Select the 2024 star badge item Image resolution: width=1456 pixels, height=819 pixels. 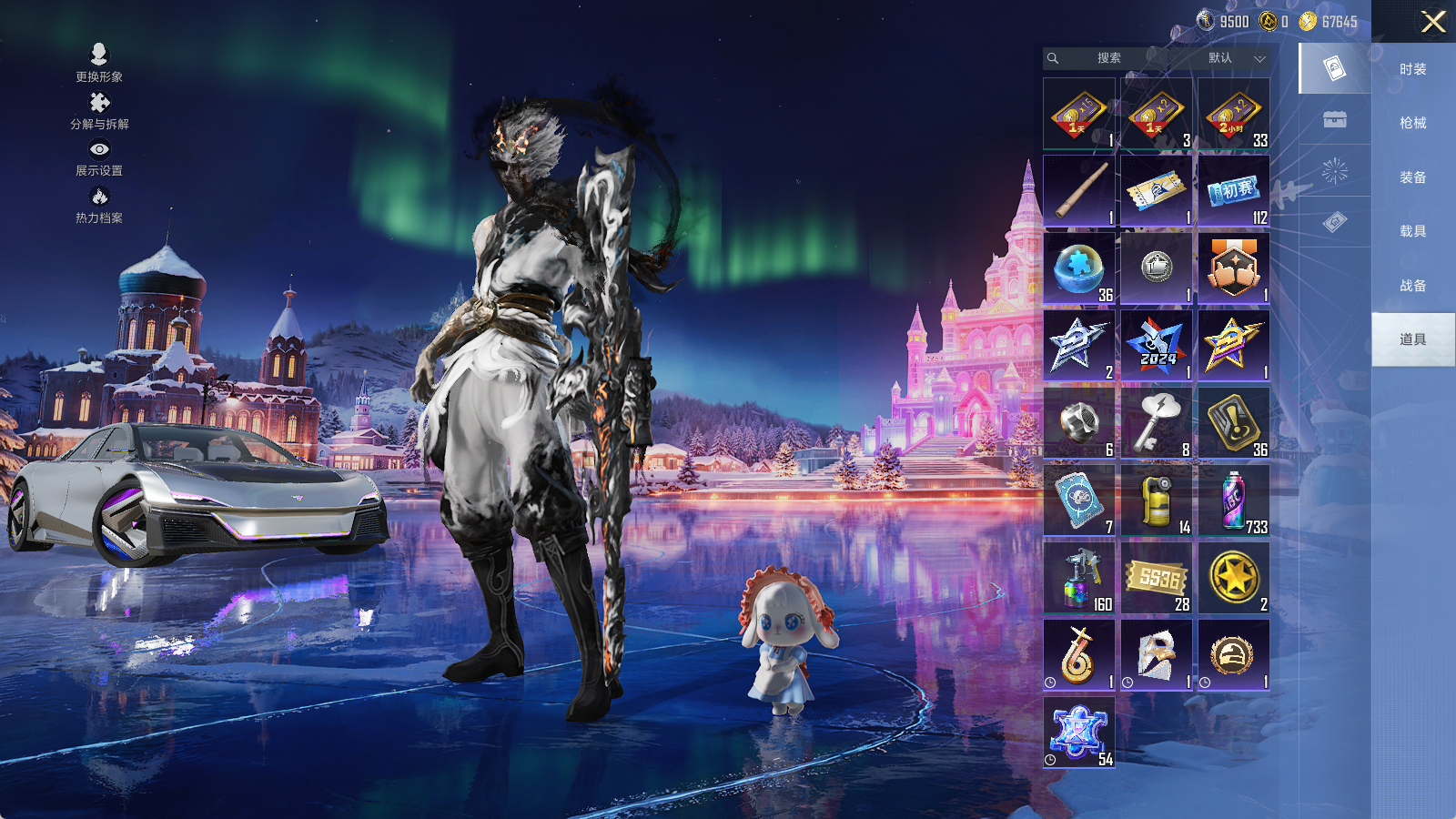pos(1156,346)
